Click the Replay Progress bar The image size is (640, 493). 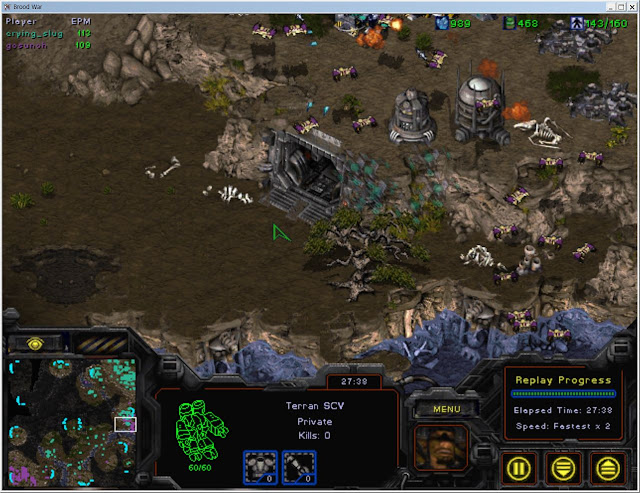tap(562, 394)
